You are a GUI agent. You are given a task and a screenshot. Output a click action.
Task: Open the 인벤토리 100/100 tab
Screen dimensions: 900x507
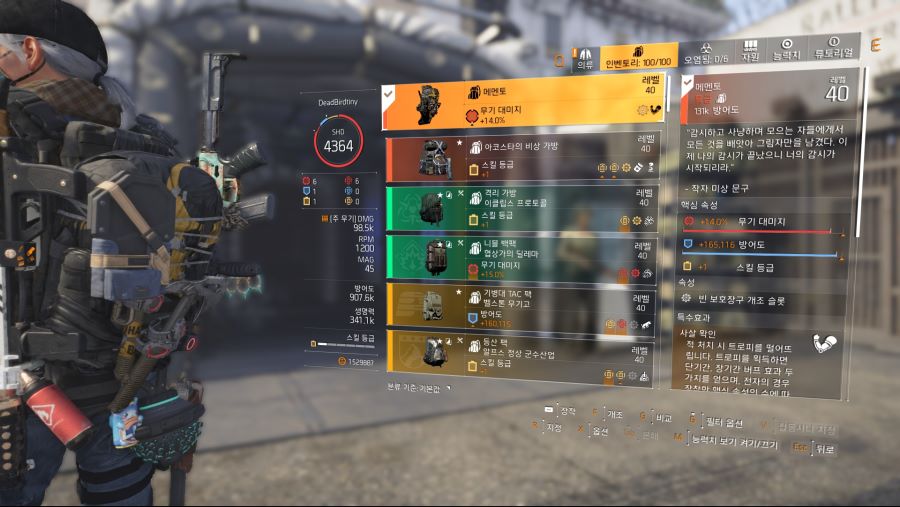coord(637,56)
